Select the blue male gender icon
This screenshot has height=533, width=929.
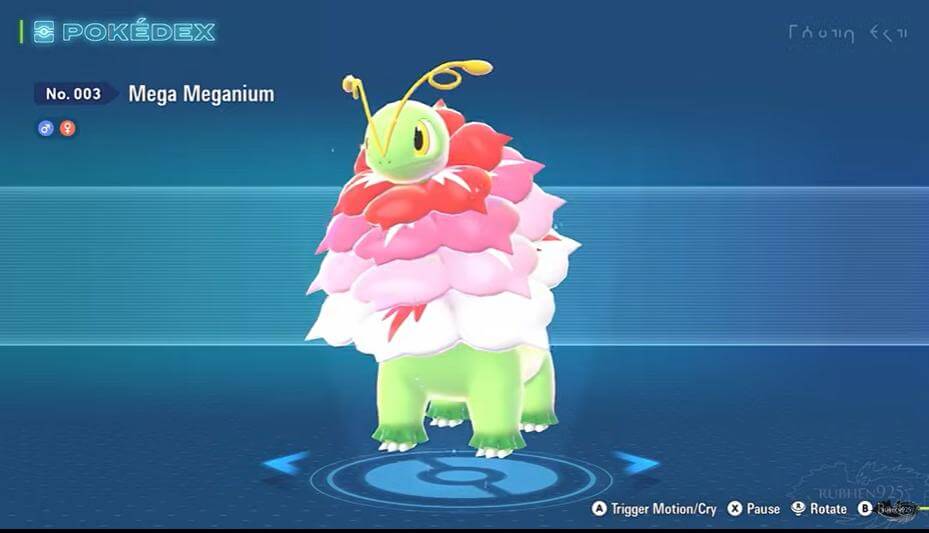point(46,128)
